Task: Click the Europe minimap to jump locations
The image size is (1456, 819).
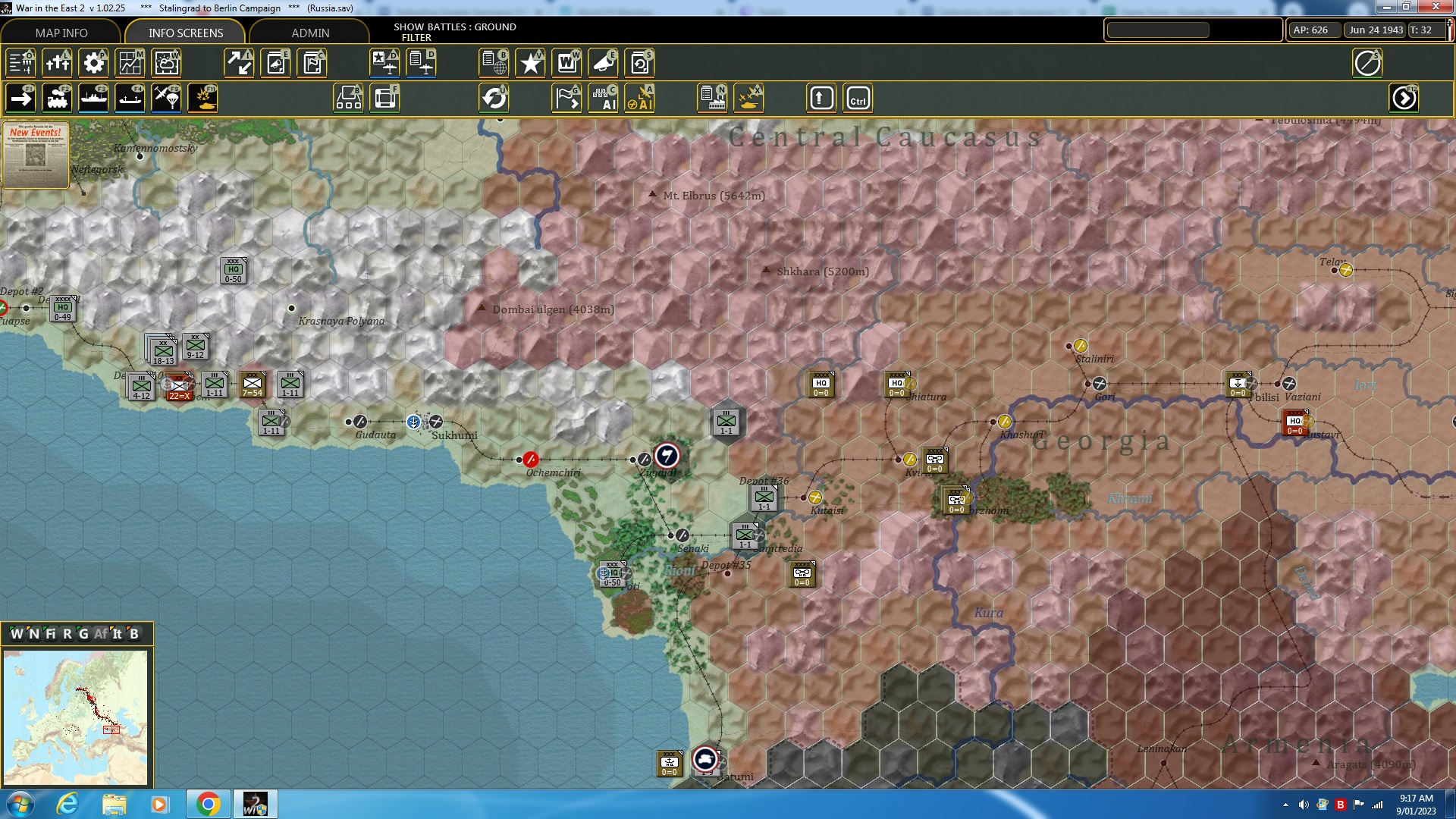Action: tap(76, 717)
